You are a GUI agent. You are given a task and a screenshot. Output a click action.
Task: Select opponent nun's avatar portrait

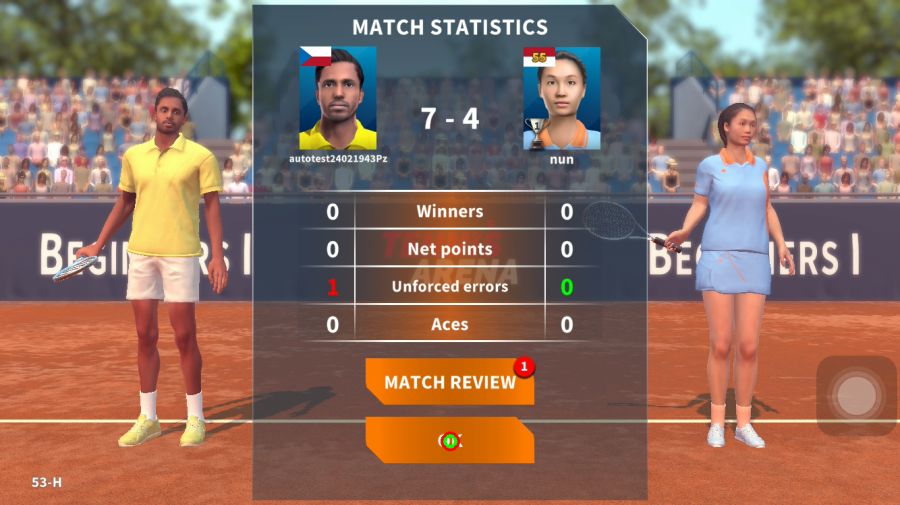(x=562, y=98)
